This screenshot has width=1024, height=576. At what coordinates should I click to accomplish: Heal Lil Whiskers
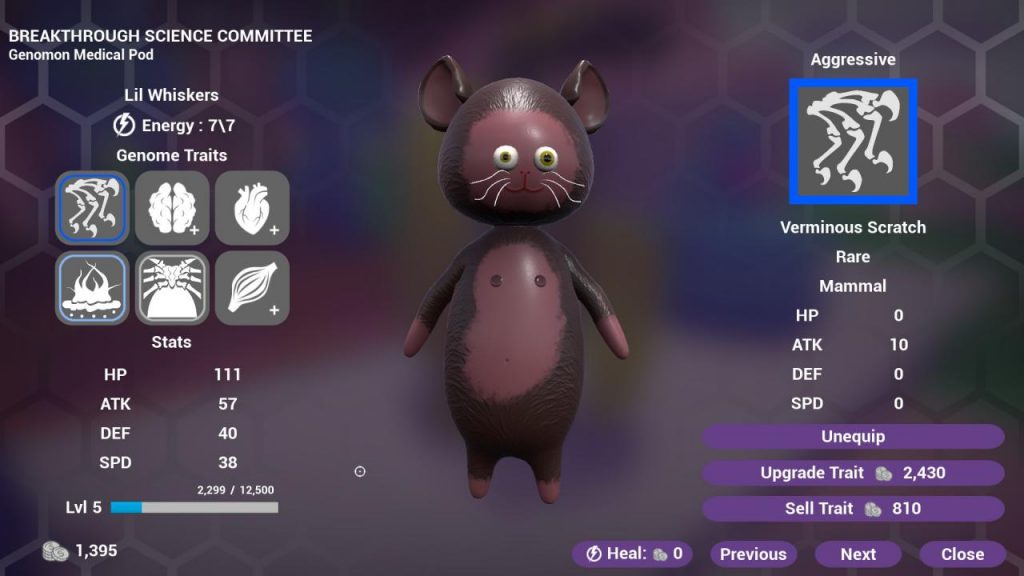click(x=635, y=554)
